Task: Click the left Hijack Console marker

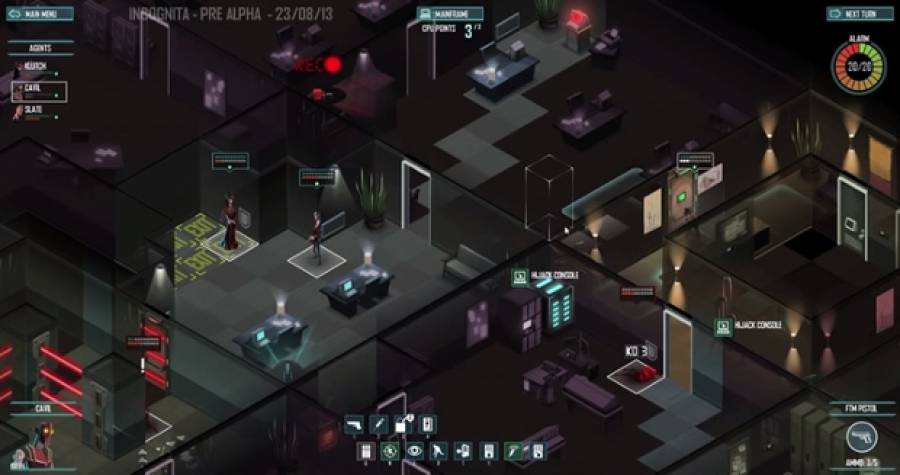Action: (x=520, y=276)
